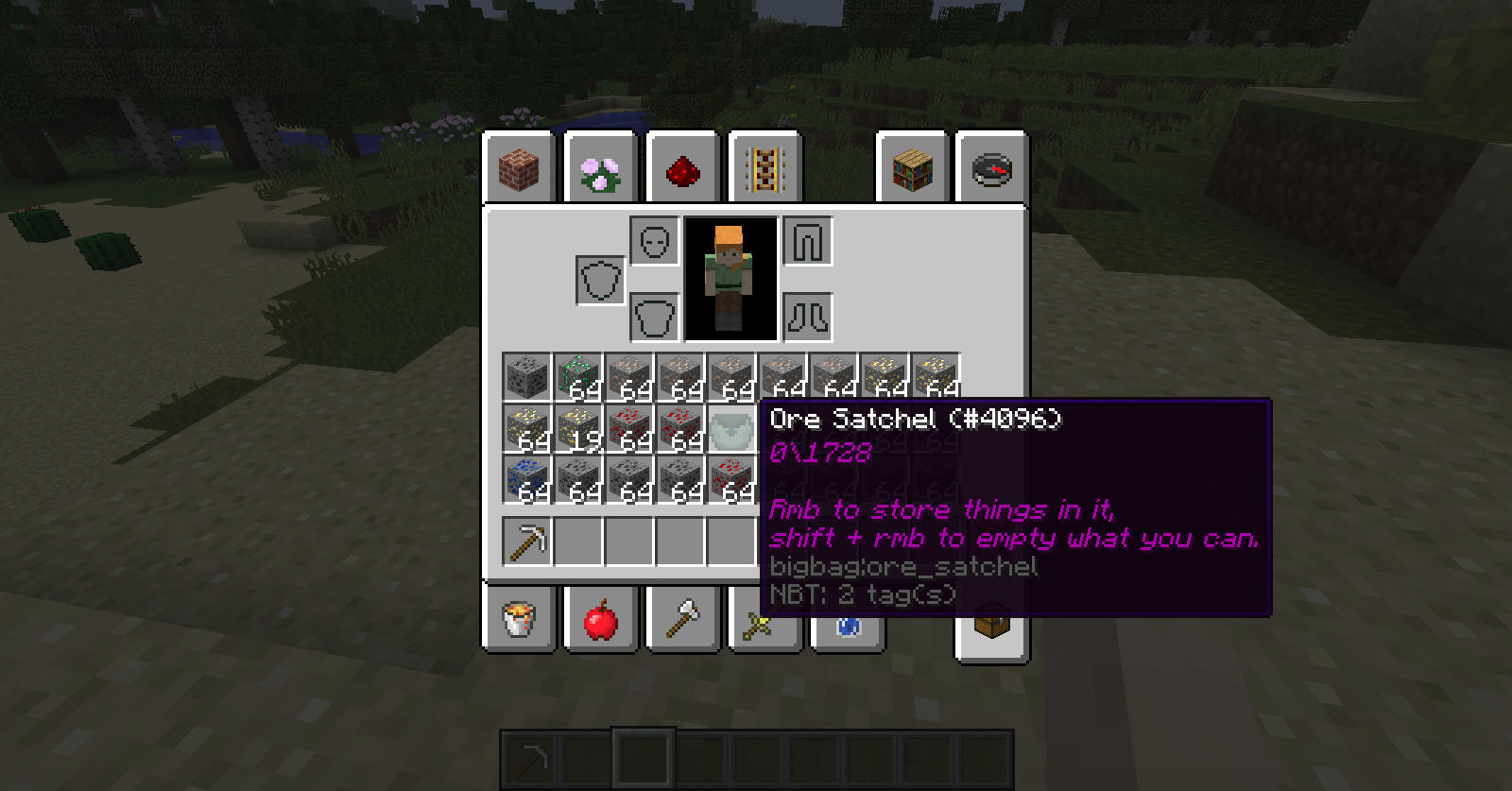
Task: Open the Building Blocks brick tab
Action: pos(518,168)
